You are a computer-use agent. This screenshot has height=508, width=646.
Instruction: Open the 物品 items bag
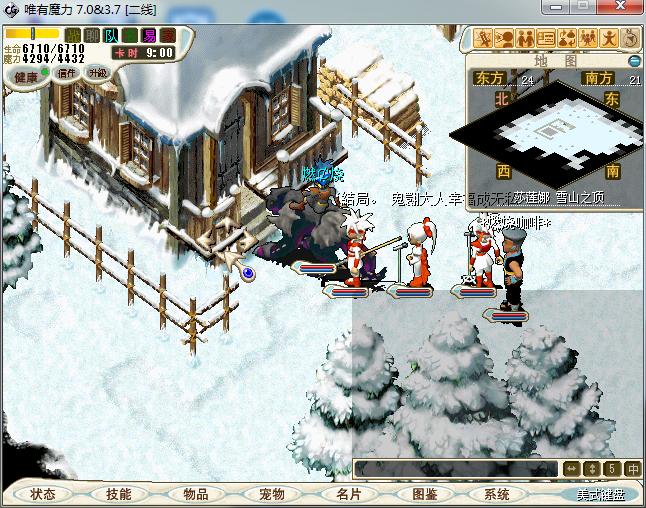(196, 494)
